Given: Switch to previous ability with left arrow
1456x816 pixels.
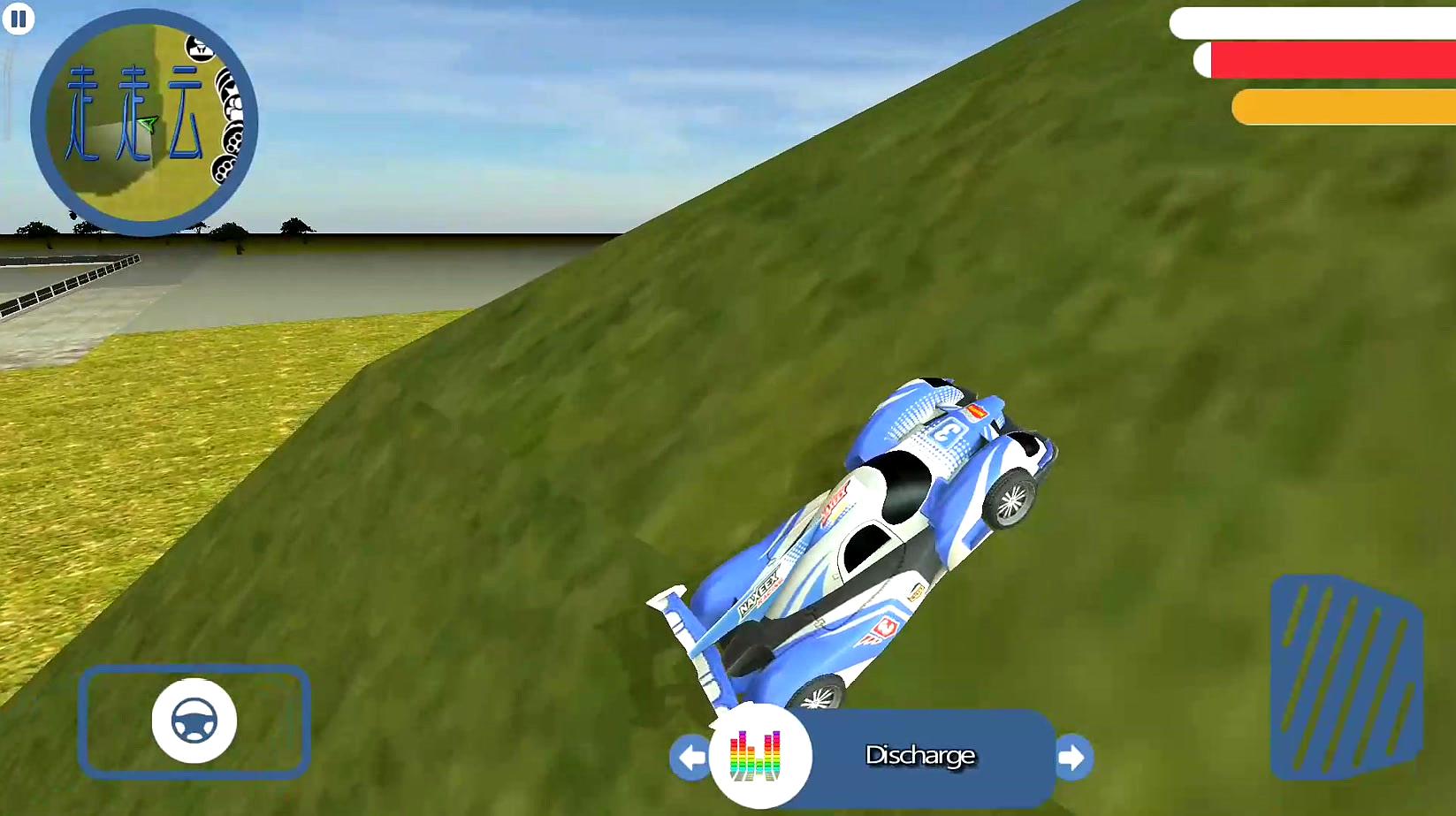Looking at the screenshot, I should coord(690,758).
